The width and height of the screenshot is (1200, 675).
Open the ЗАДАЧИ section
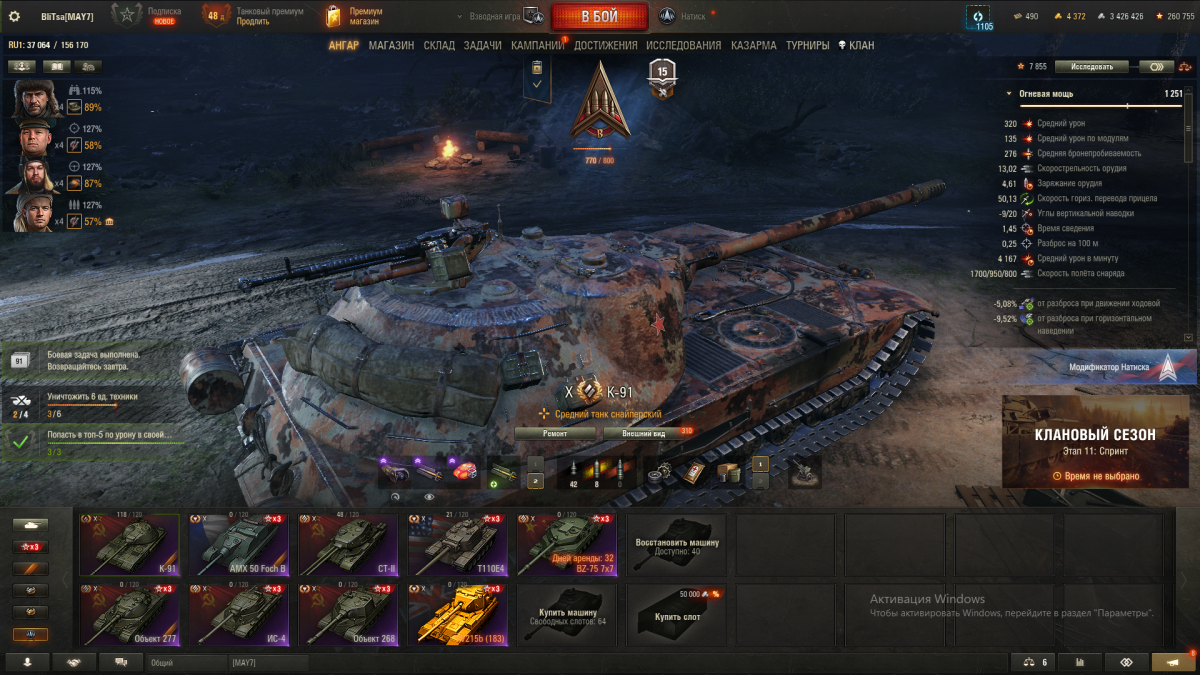click(483, 45)
